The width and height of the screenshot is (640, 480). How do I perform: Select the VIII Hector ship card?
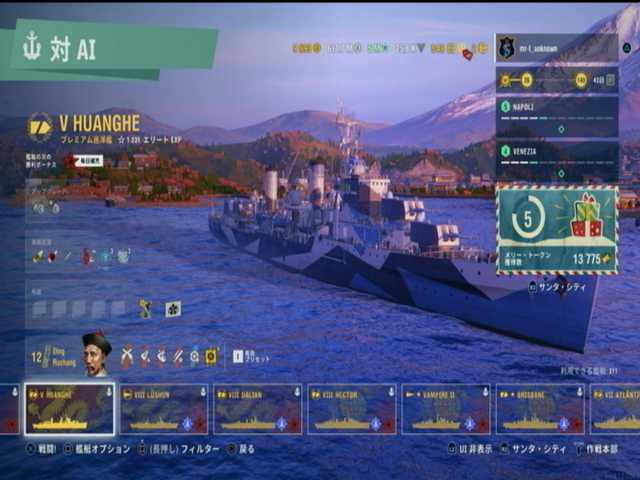(x=351, y=409)
